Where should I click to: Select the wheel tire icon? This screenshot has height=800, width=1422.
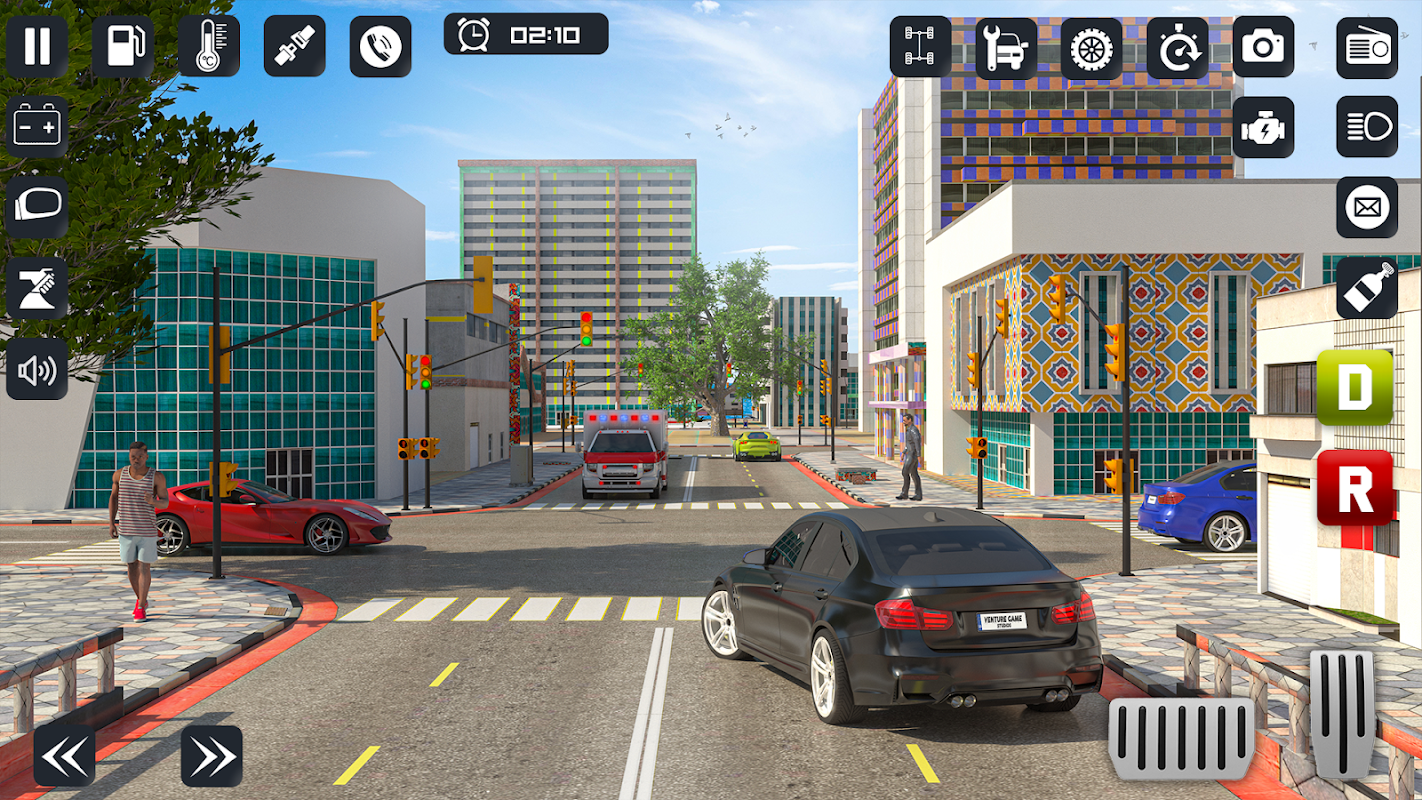click(1092, 47)
